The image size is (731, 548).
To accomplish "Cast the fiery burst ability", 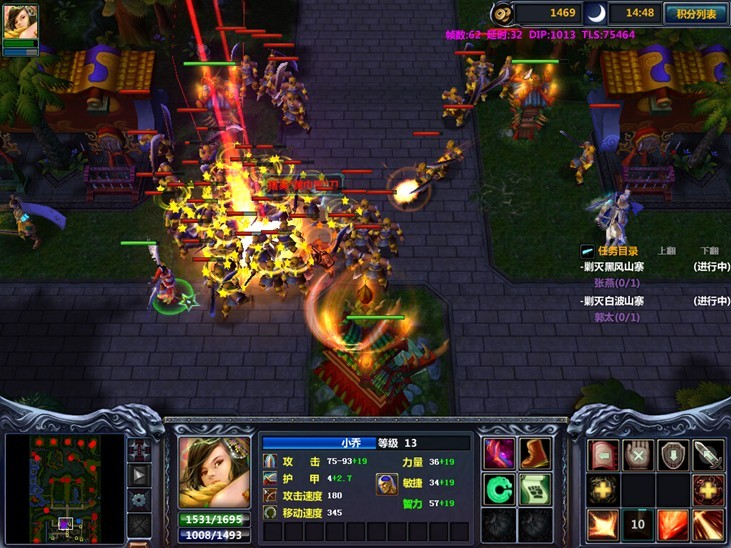I will (602, 524).
